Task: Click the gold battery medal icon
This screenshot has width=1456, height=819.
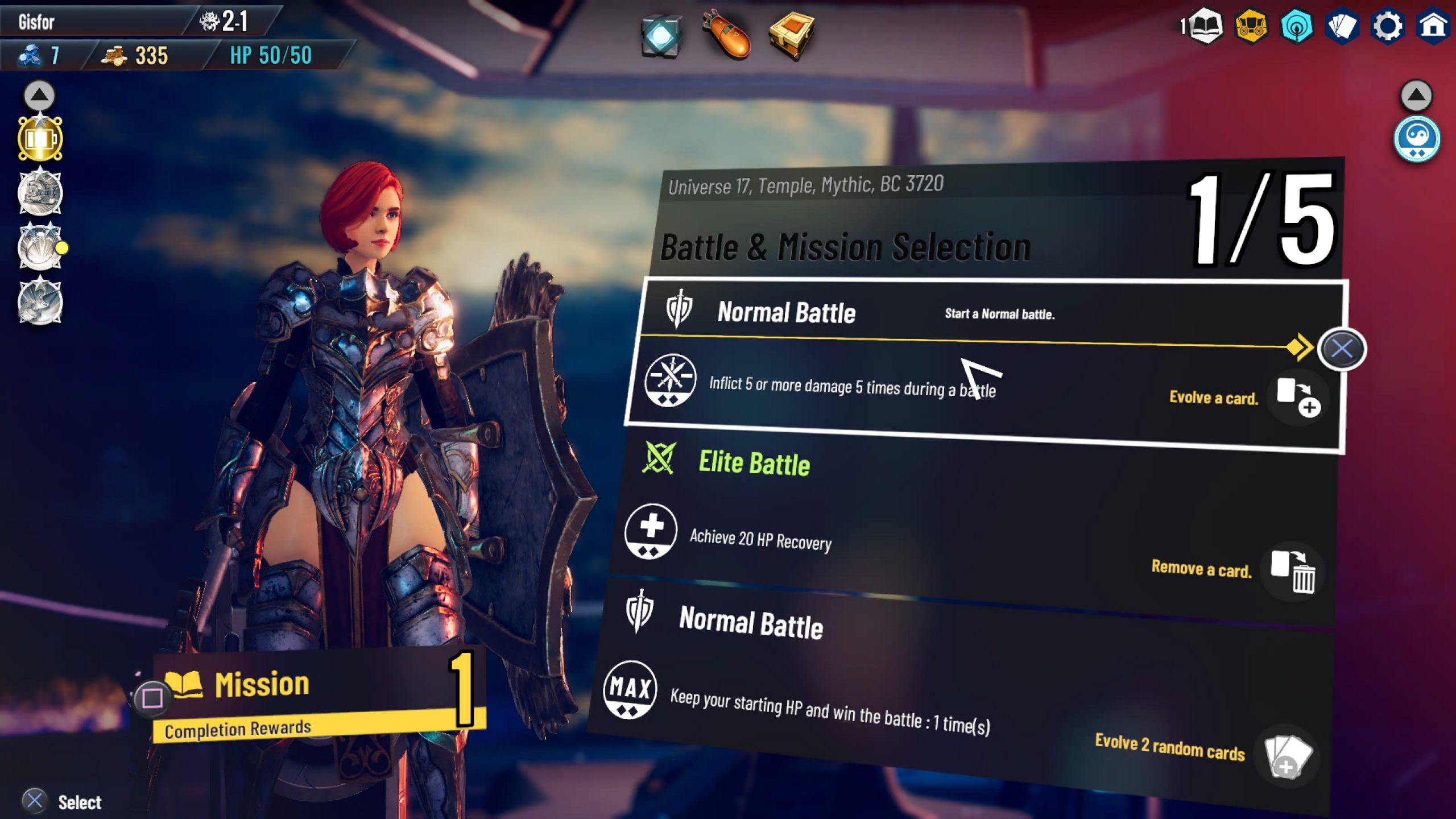Action: click(40, 139)
